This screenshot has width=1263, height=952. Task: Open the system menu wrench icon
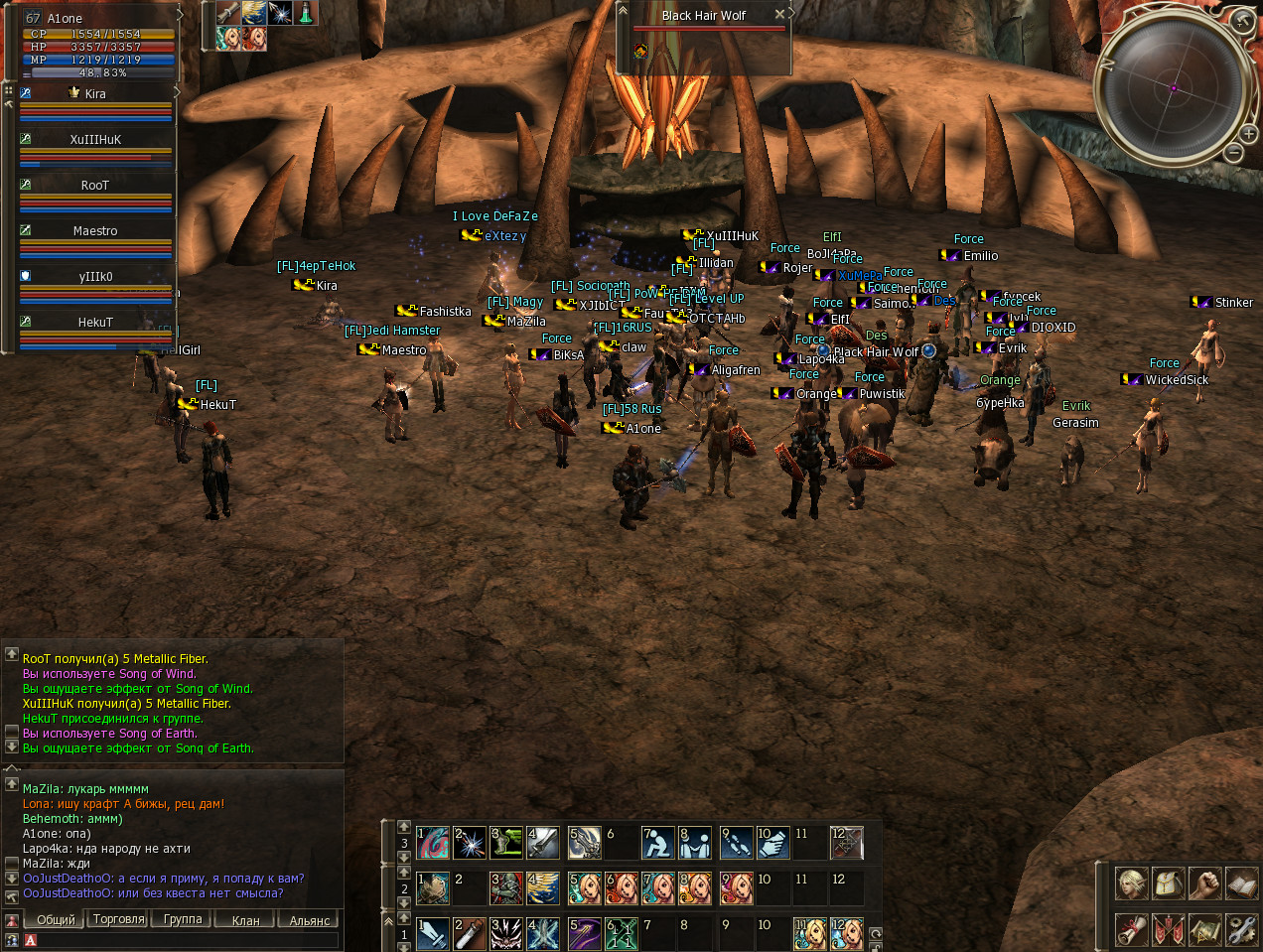pyautogui.click(x=1241, y=929)
